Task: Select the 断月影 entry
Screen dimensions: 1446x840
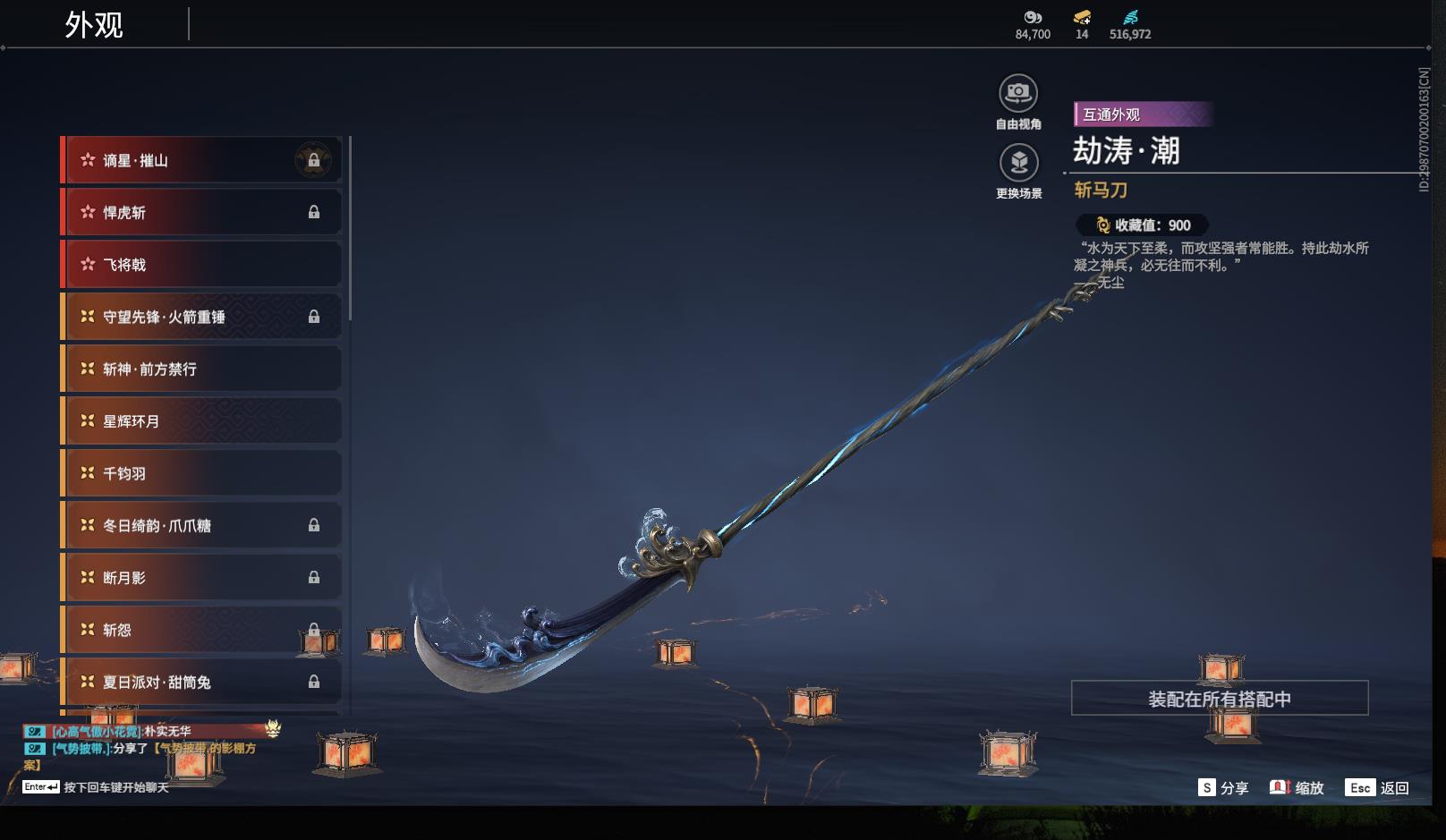Action: coord(201,578)
